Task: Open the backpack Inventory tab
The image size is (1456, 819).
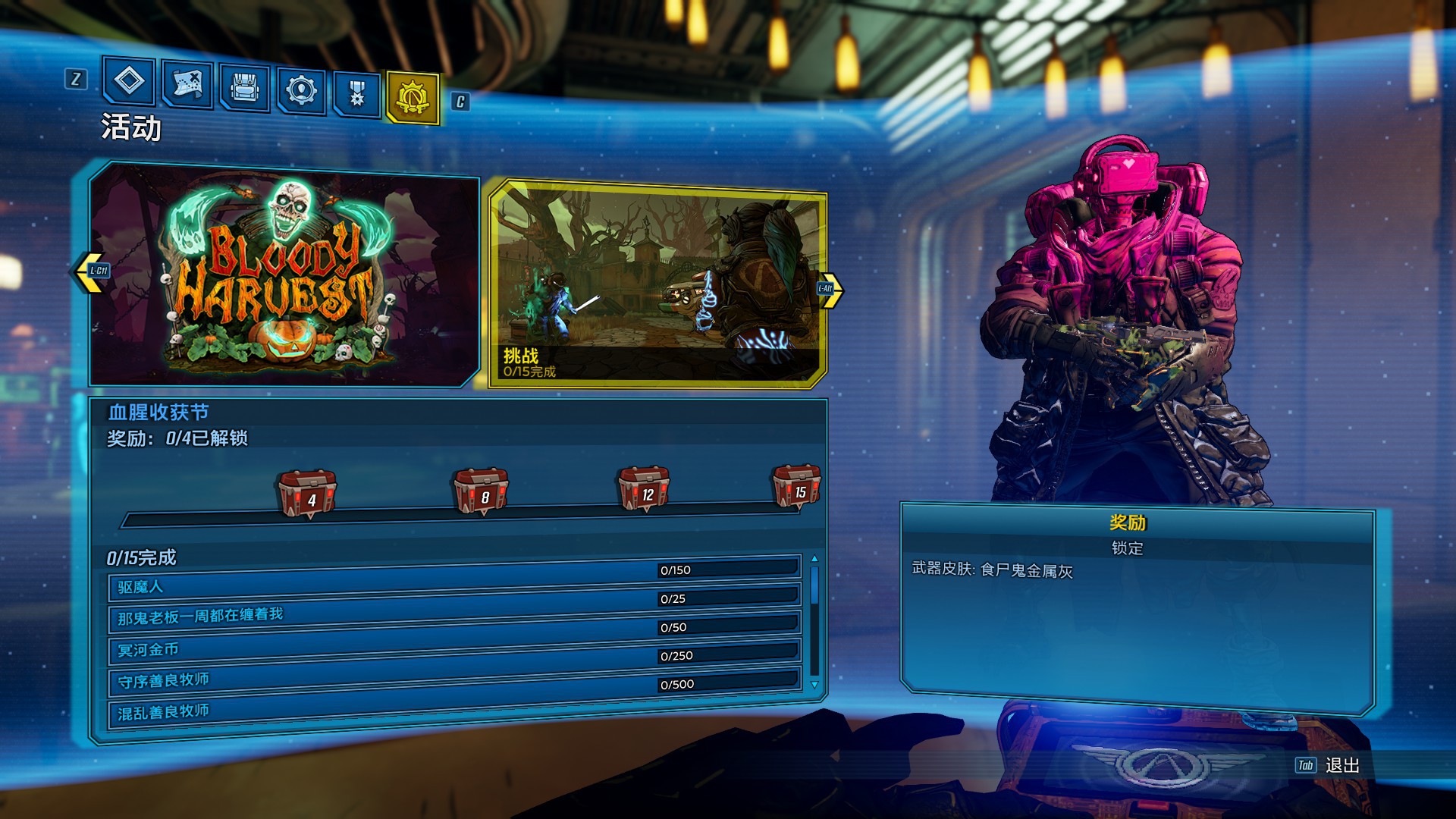Action: pyautogui.click(x=244, y=88)
